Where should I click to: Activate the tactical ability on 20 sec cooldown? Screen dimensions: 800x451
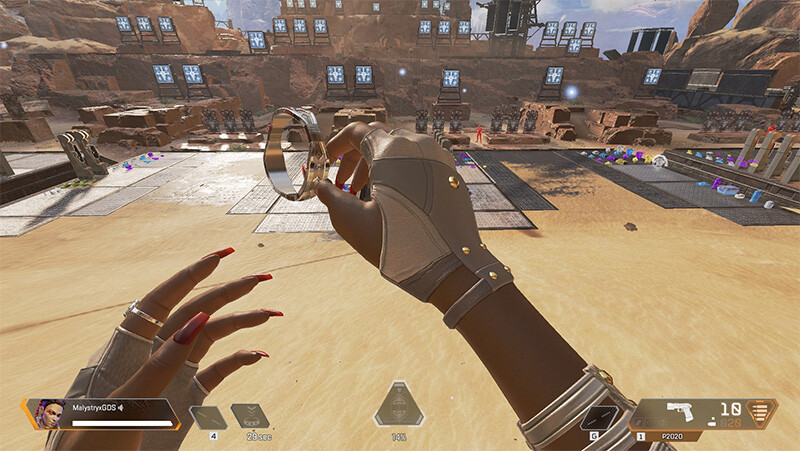pyautogui.click(x=249, y=416)
